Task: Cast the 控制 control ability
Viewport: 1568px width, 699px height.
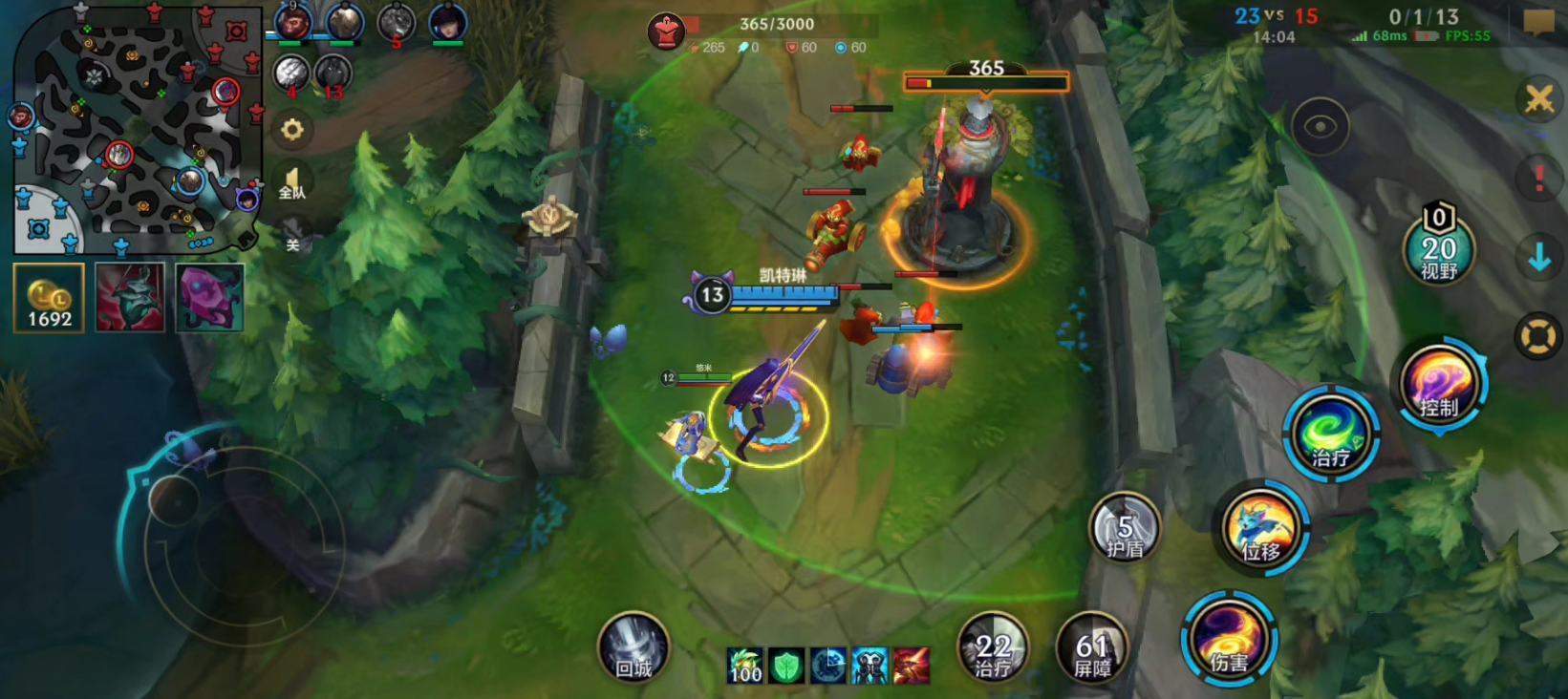Action: (1438, 384)
